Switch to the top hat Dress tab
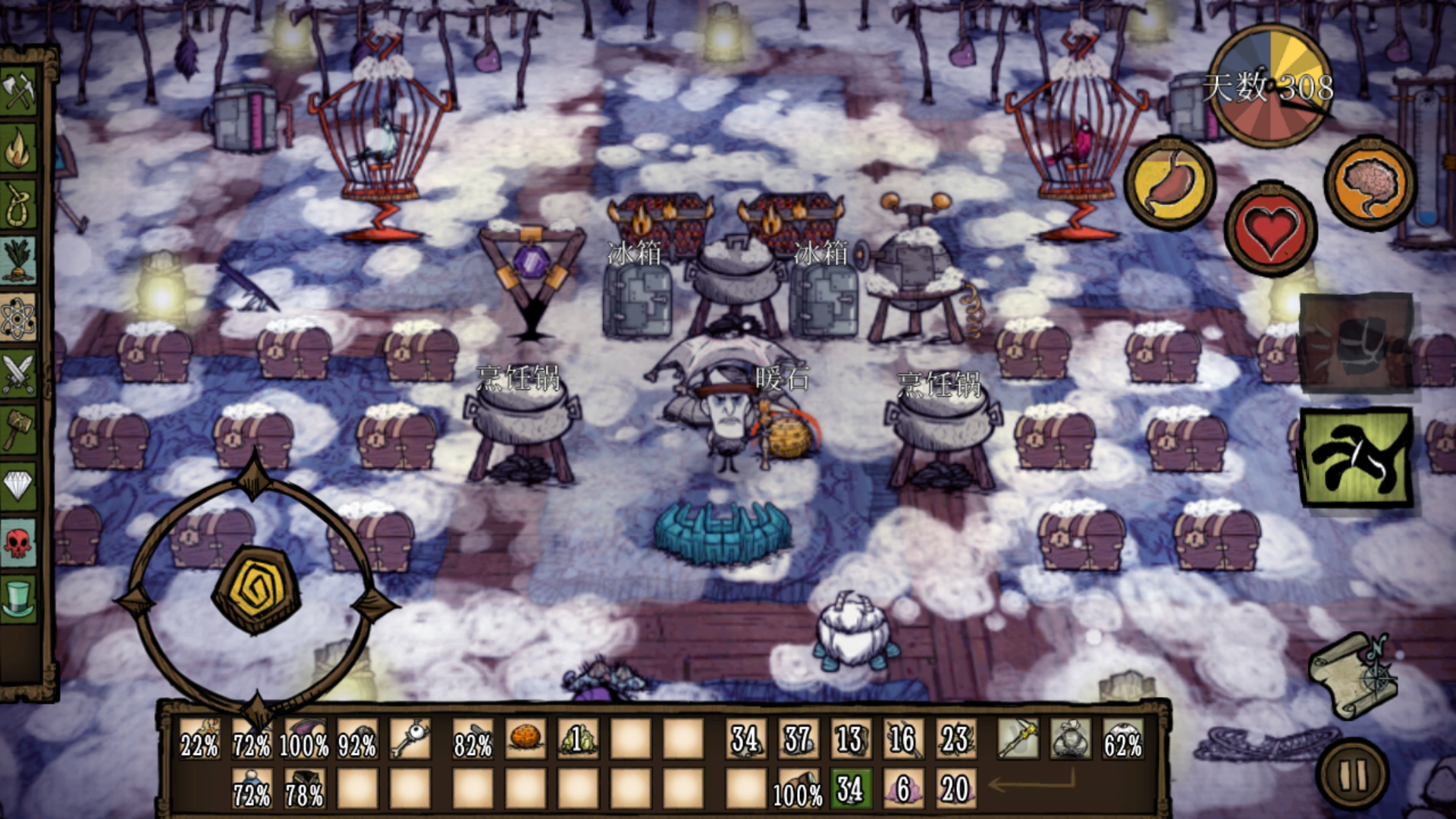Viewport: 1456px width, 819px height. 19,598
